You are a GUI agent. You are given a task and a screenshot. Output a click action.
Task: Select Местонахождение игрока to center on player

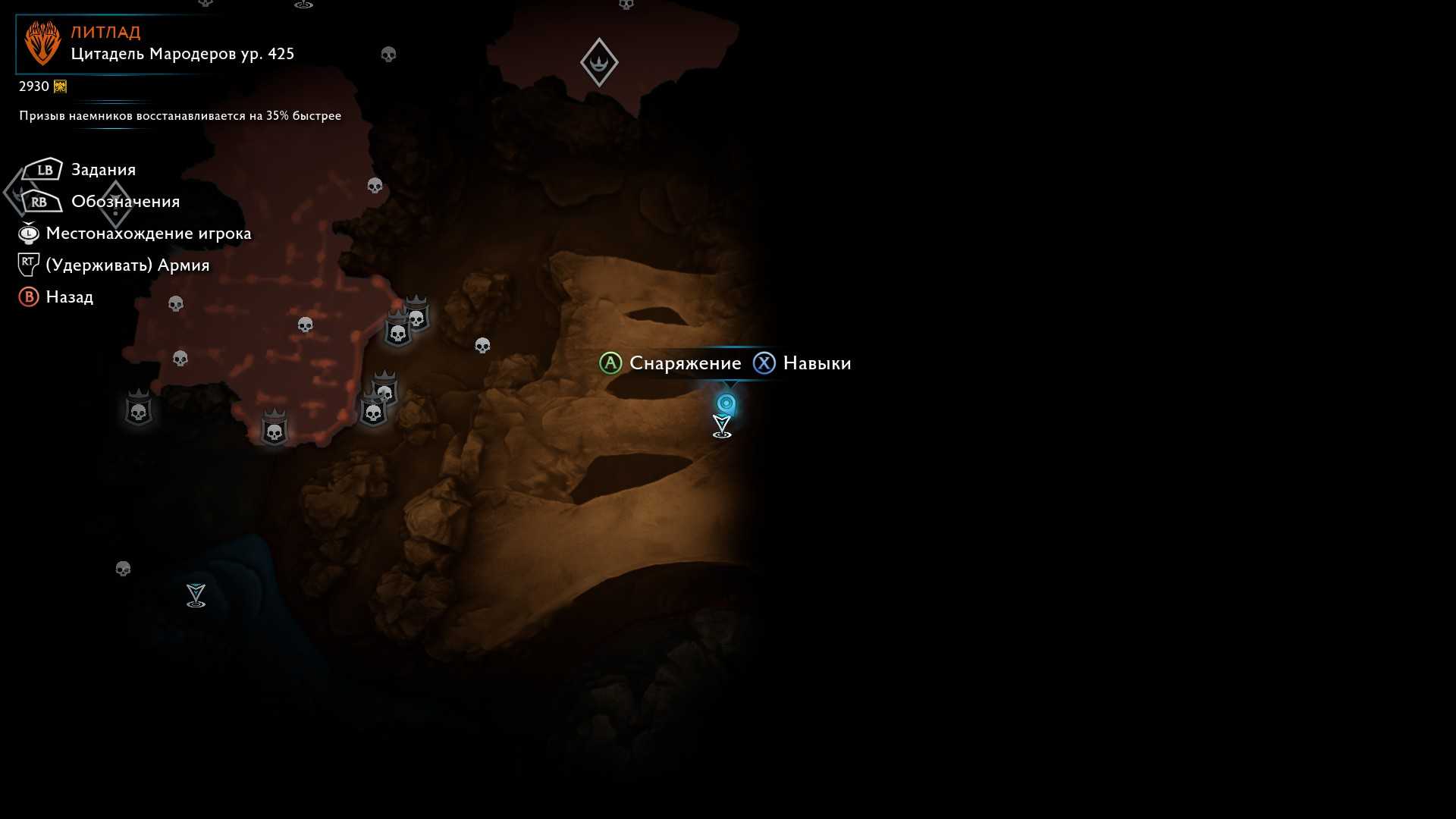coord(148,234)
